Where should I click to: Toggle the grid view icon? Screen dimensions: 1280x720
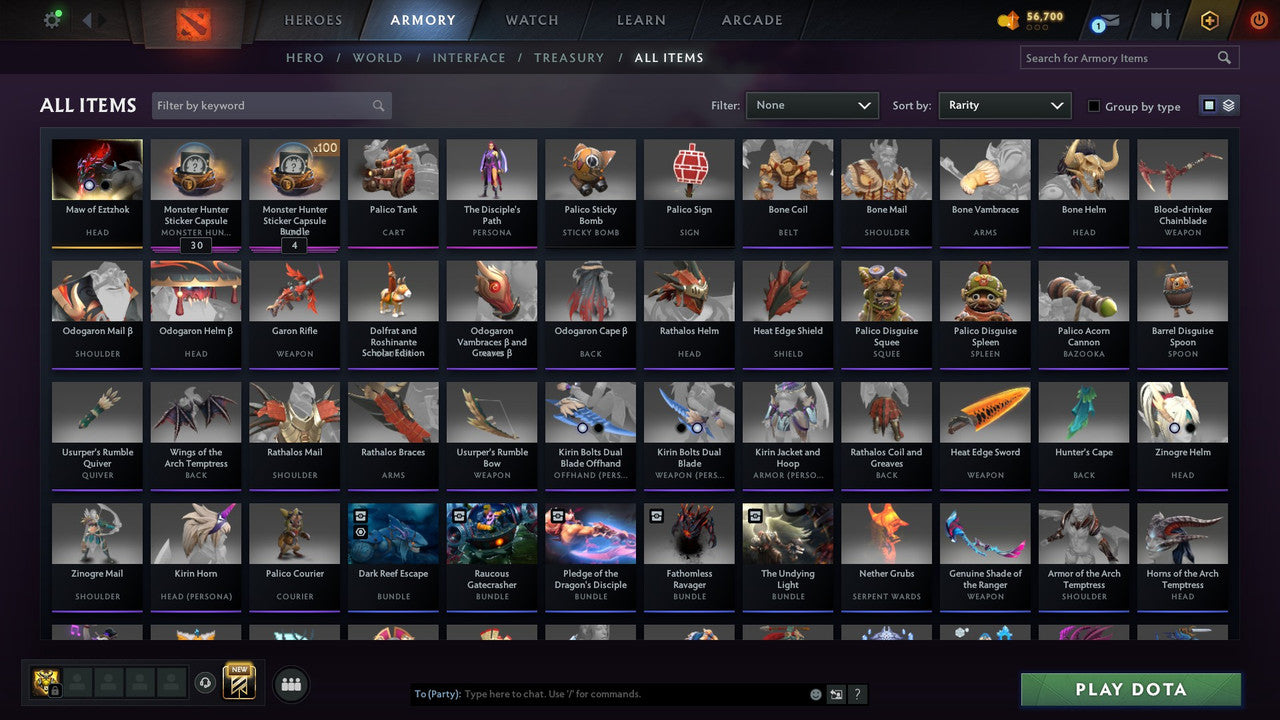[x=1209, y=104]
